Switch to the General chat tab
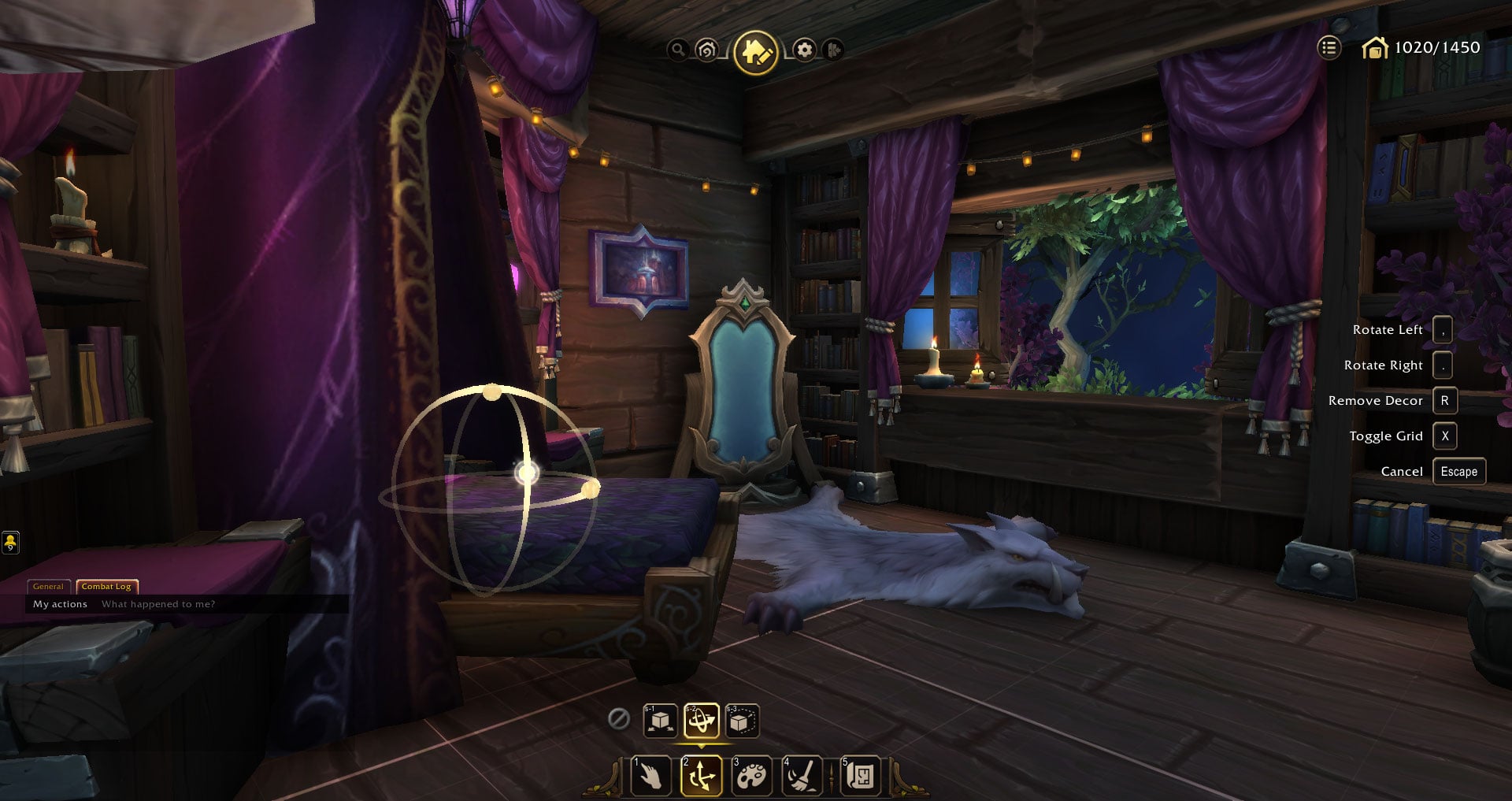The image size is (1512, 801). coord(49,587)
